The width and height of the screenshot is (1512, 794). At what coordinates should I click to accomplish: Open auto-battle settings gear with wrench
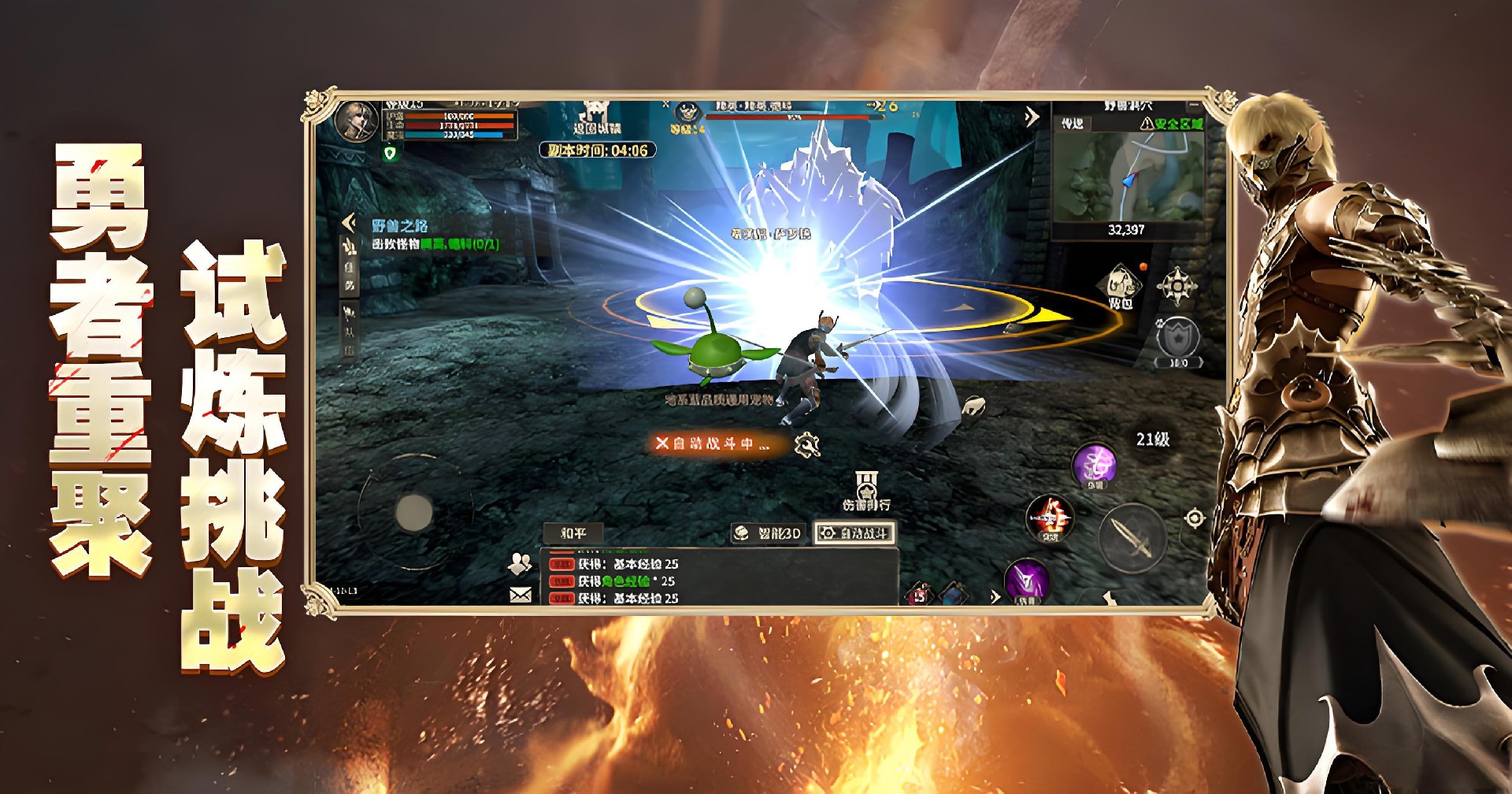[x=807, y=446]
